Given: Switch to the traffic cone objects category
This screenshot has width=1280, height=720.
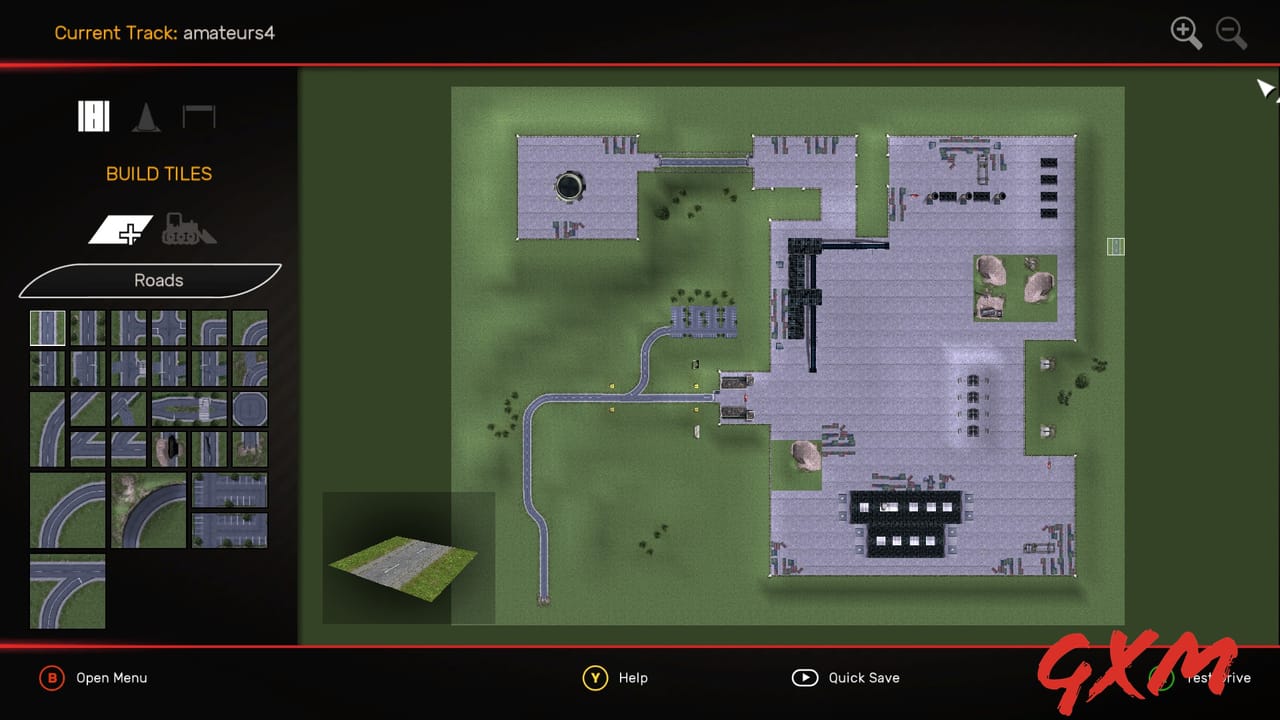Looking at the screenshot, I should [147, 116].
